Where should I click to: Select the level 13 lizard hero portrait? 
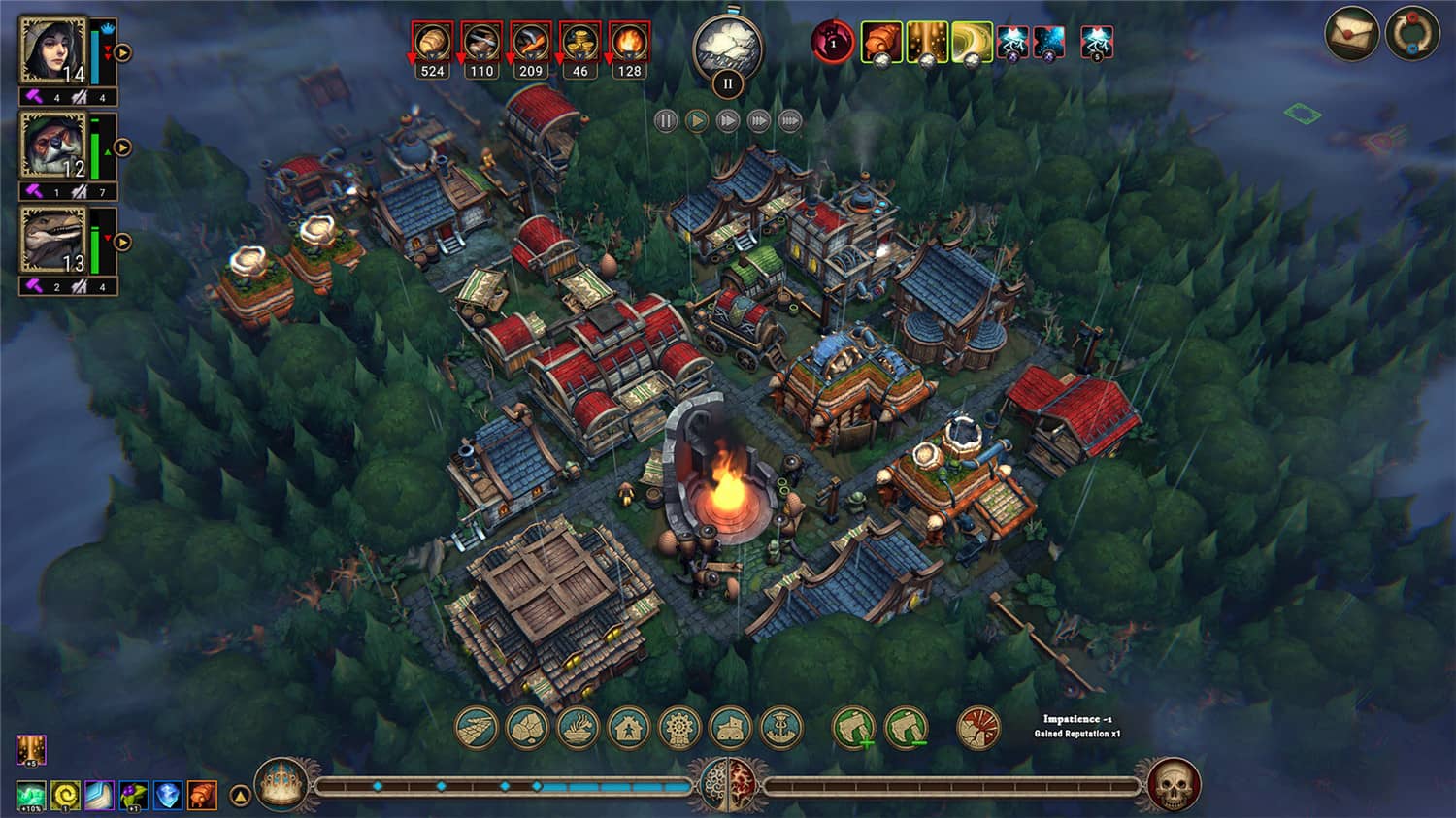tap(53, 238)
